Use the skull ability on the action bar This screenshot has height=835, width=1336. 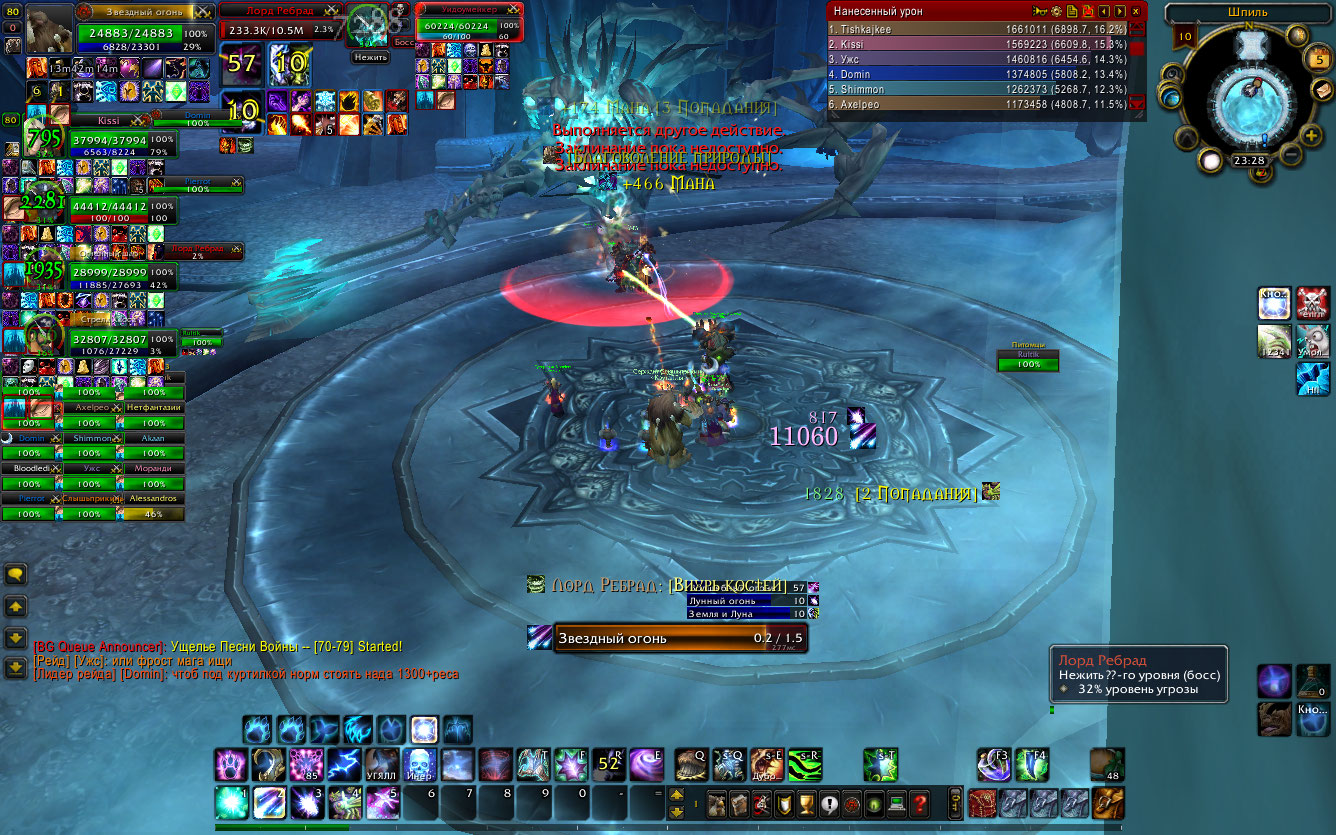pos(418,764)
